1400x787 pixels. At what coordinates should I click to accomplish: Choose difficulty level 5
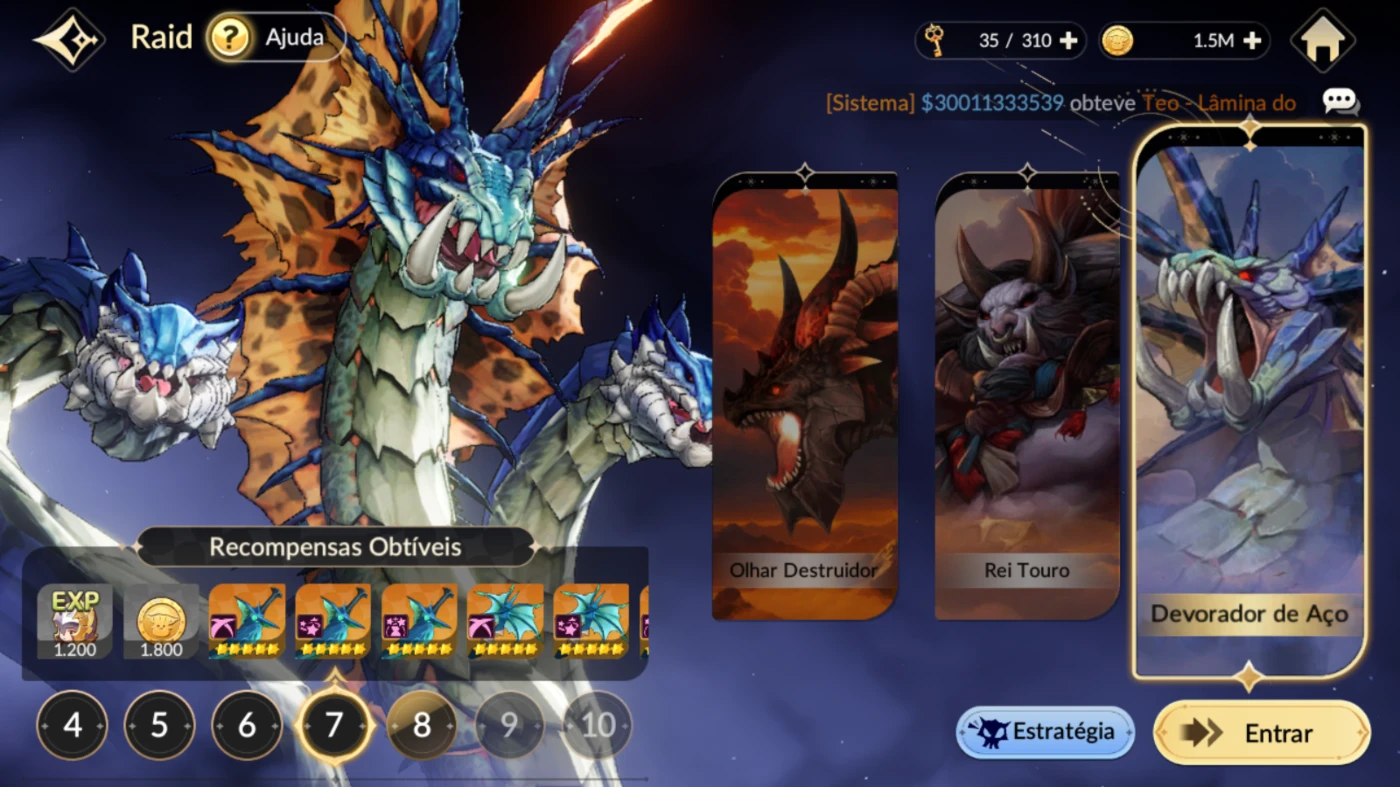(x=159, y=725)
